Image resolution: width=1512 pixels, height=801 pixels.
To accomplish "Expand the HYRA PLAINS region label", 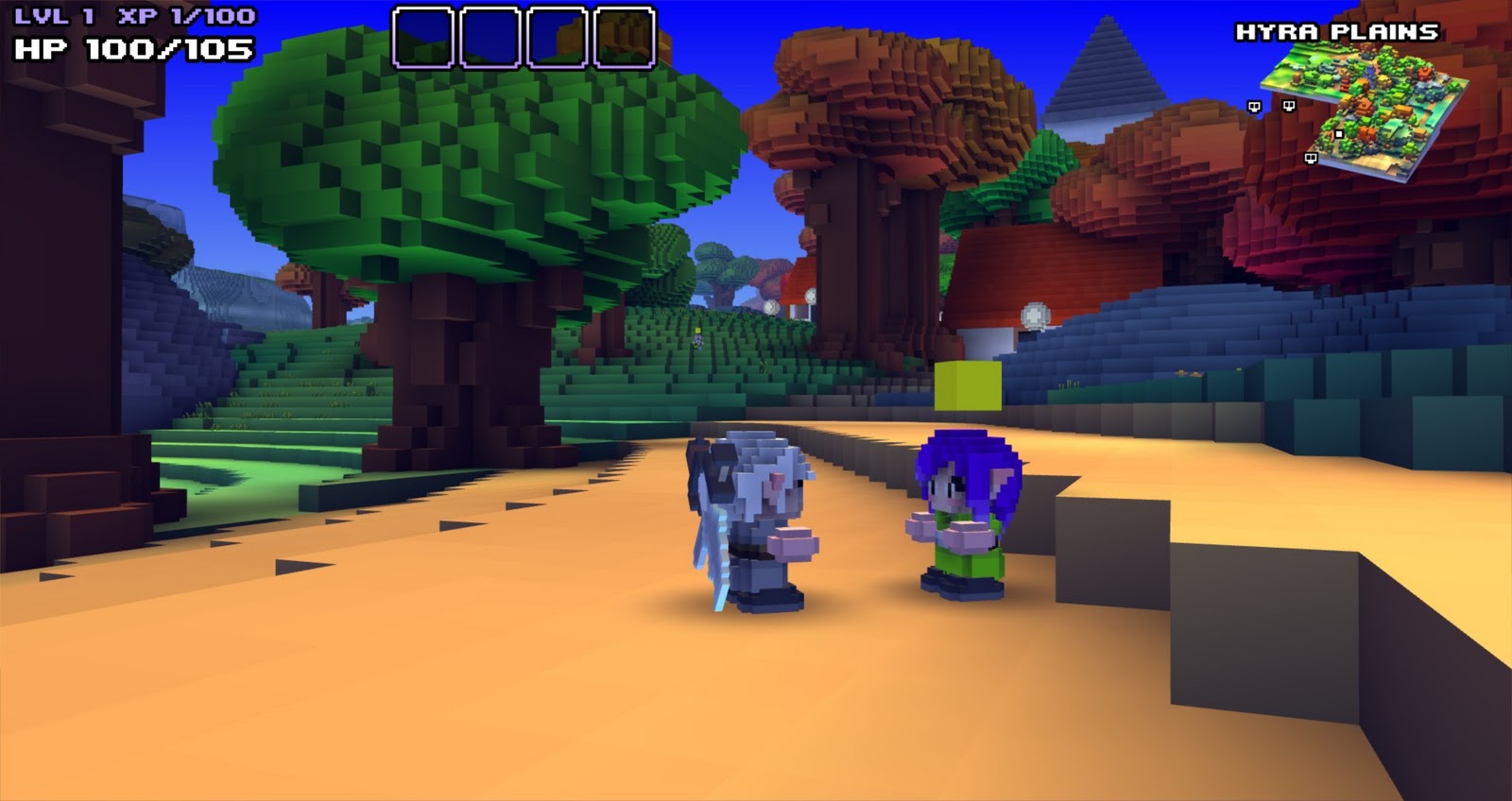I will click(x=1335, y=31).
